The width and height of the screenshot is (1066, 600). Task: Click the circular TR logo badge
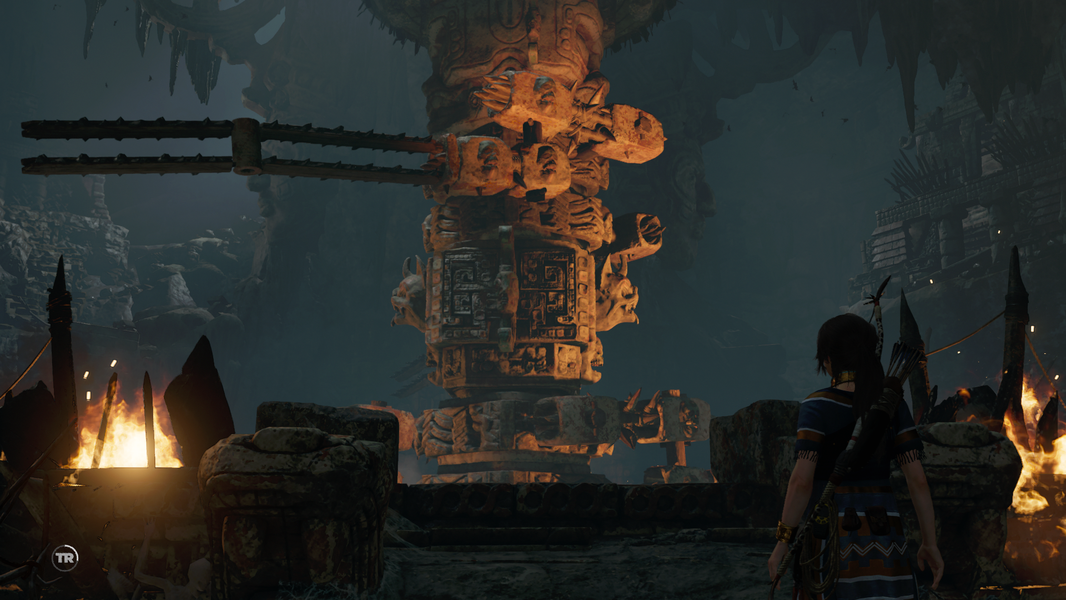[x=65, y=558]
